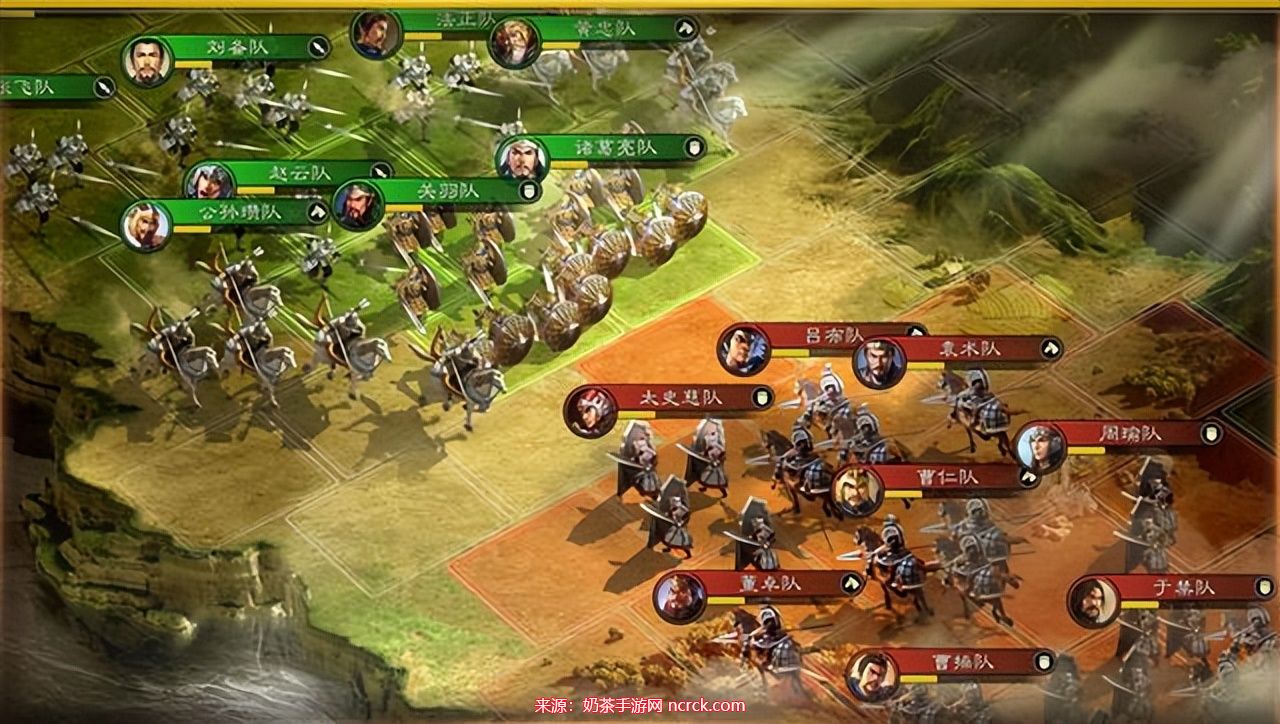Select 关羽队 leader portrait
Viewport: 1280px width, 724px height.
[358, 196]
